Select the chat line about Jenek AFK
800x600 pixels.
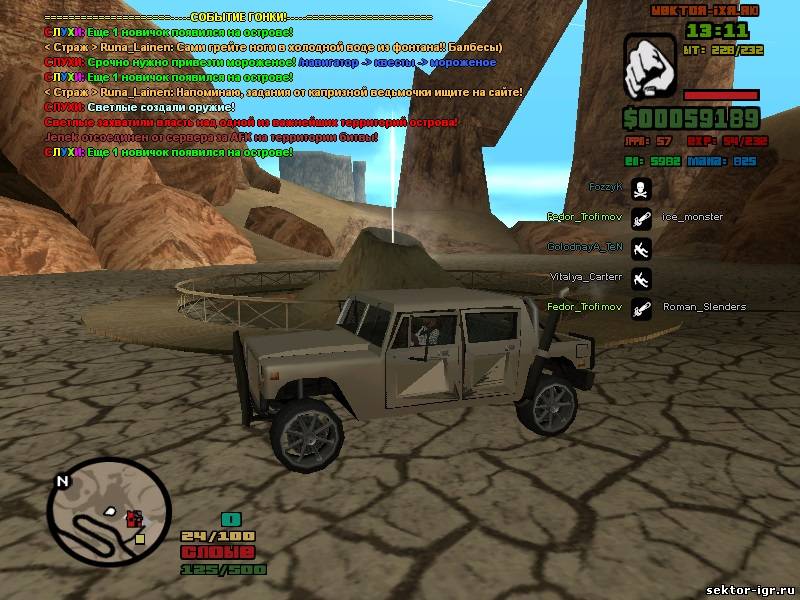(x=210, y=137)
